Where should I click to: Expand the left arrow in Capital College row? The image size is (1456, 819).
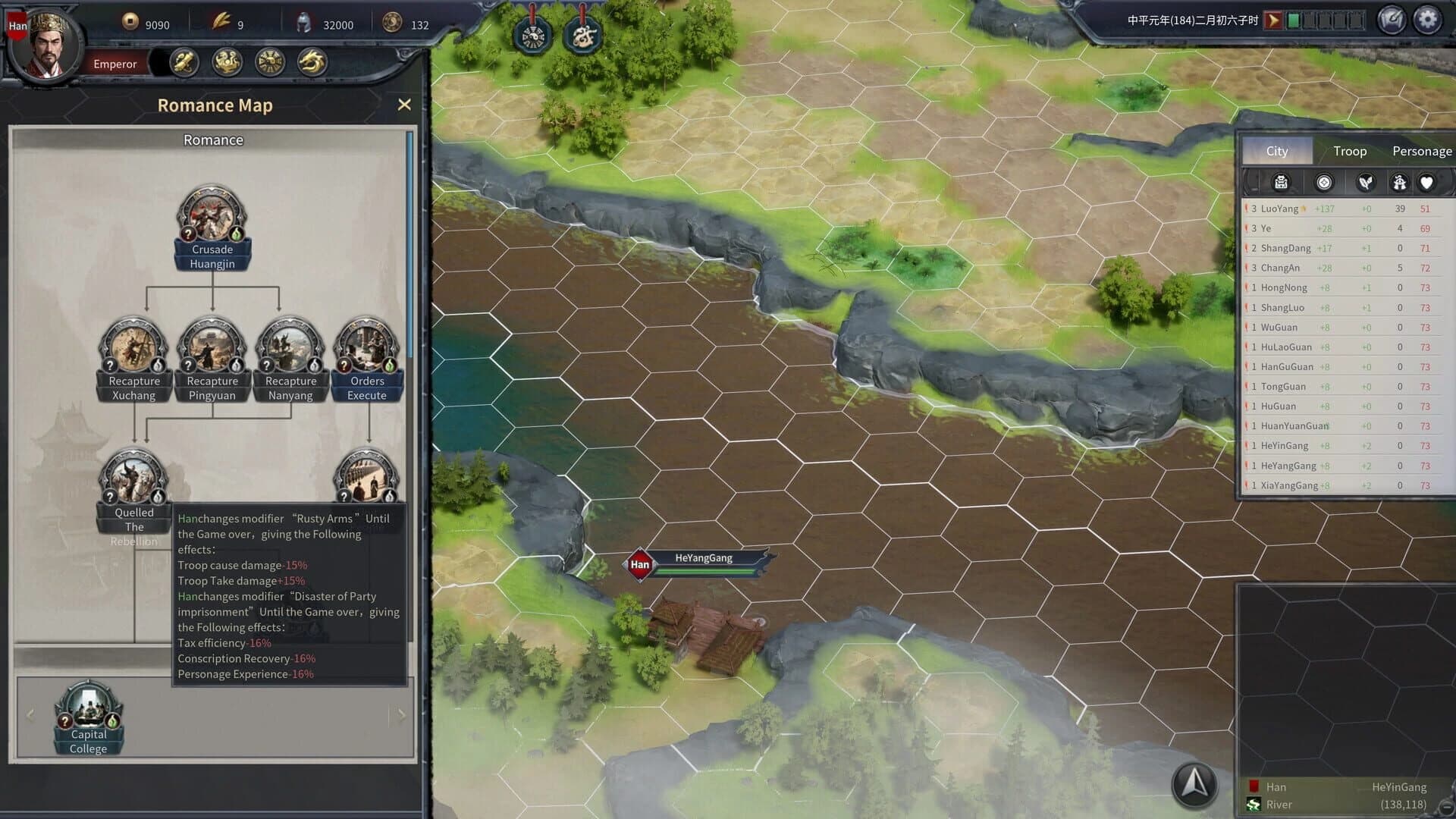pos(30,715)
